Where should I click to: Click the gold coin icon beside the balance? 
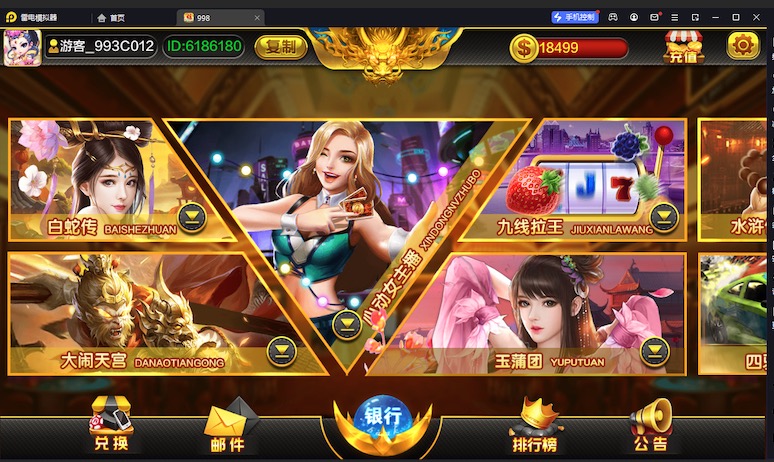523,47
